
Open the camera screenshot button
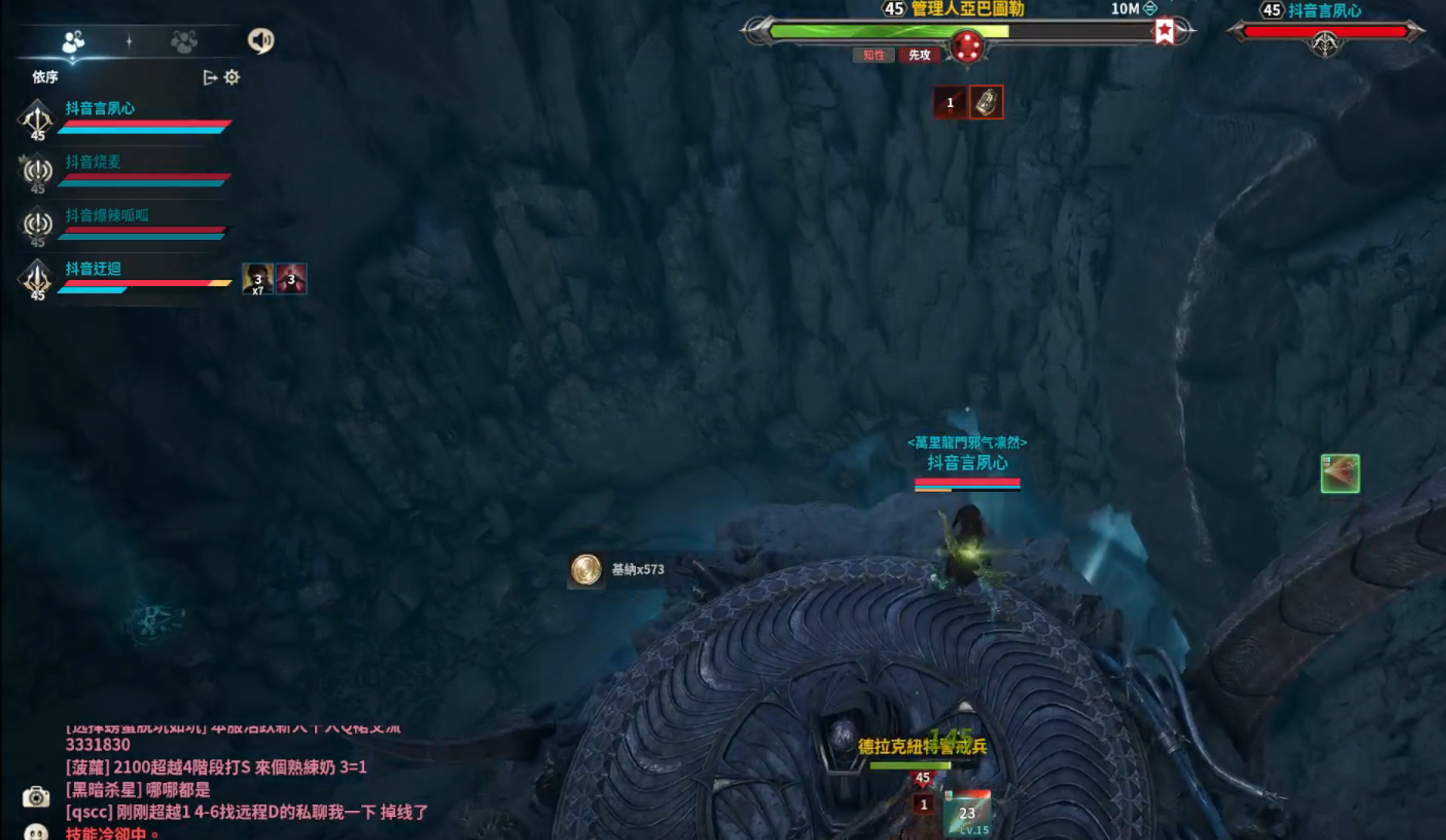[35, 797]
